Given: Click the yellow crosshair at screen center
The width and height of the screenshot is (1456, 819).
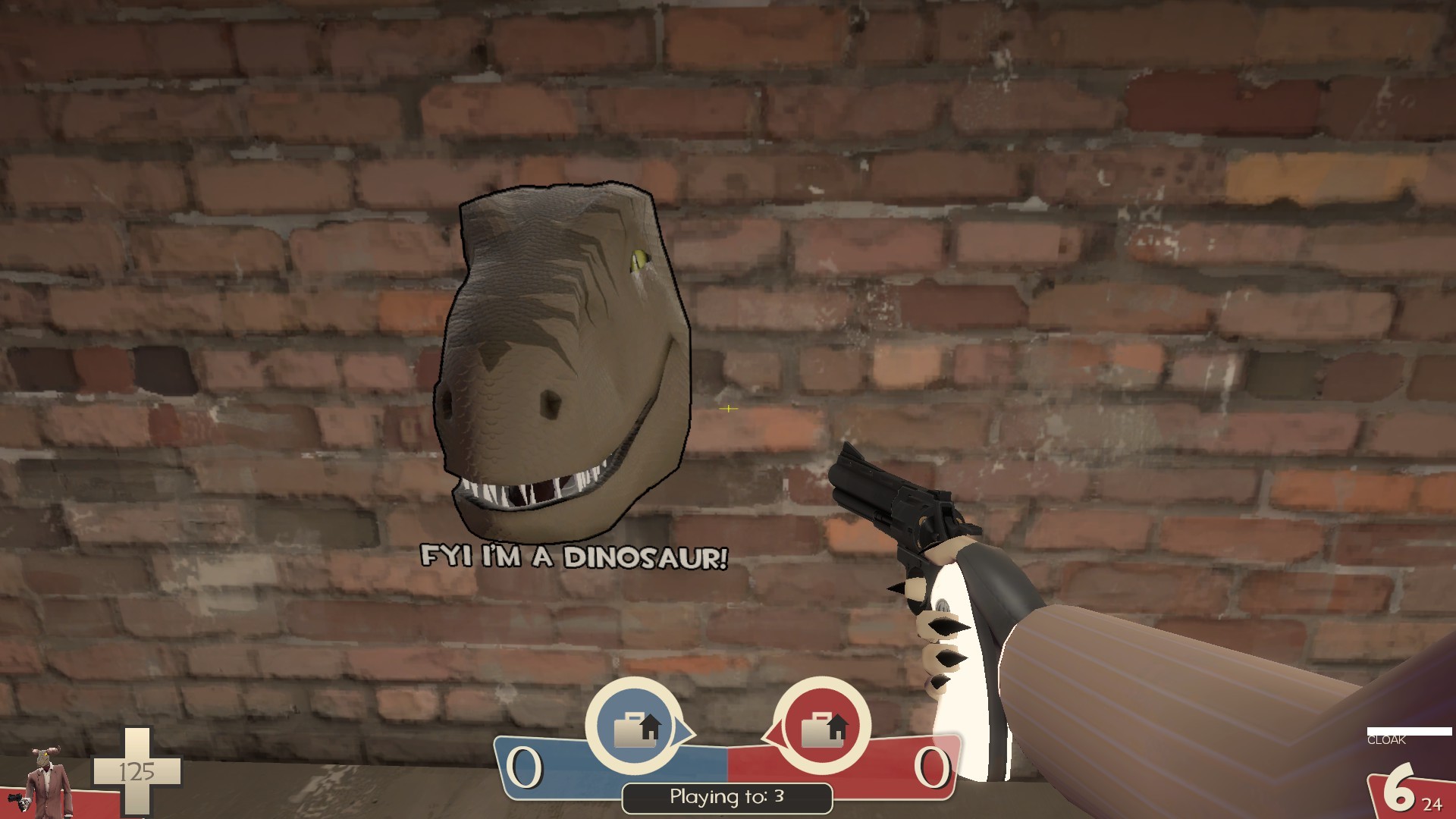Looking at the screenshot, I should point(727,409).
